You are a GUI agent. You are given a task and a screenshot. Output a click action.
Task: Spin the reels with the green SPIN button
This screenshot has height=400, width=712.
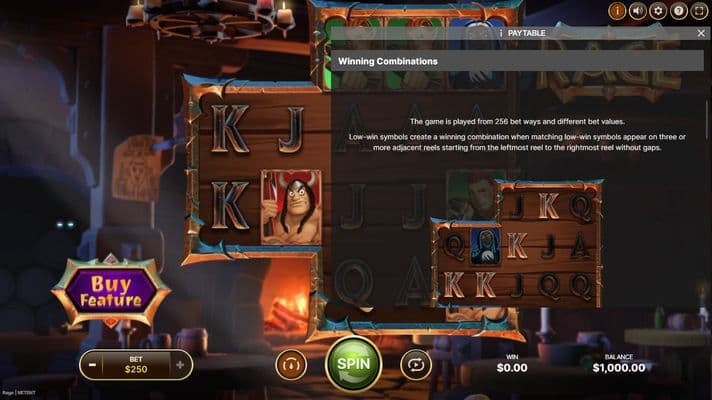353,364
